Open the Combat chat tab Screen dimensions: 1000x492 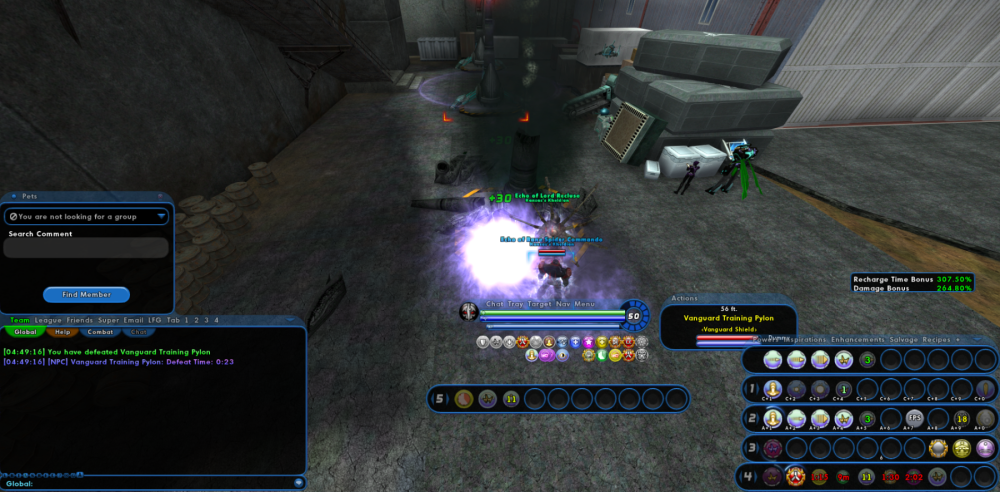(100, 332)
